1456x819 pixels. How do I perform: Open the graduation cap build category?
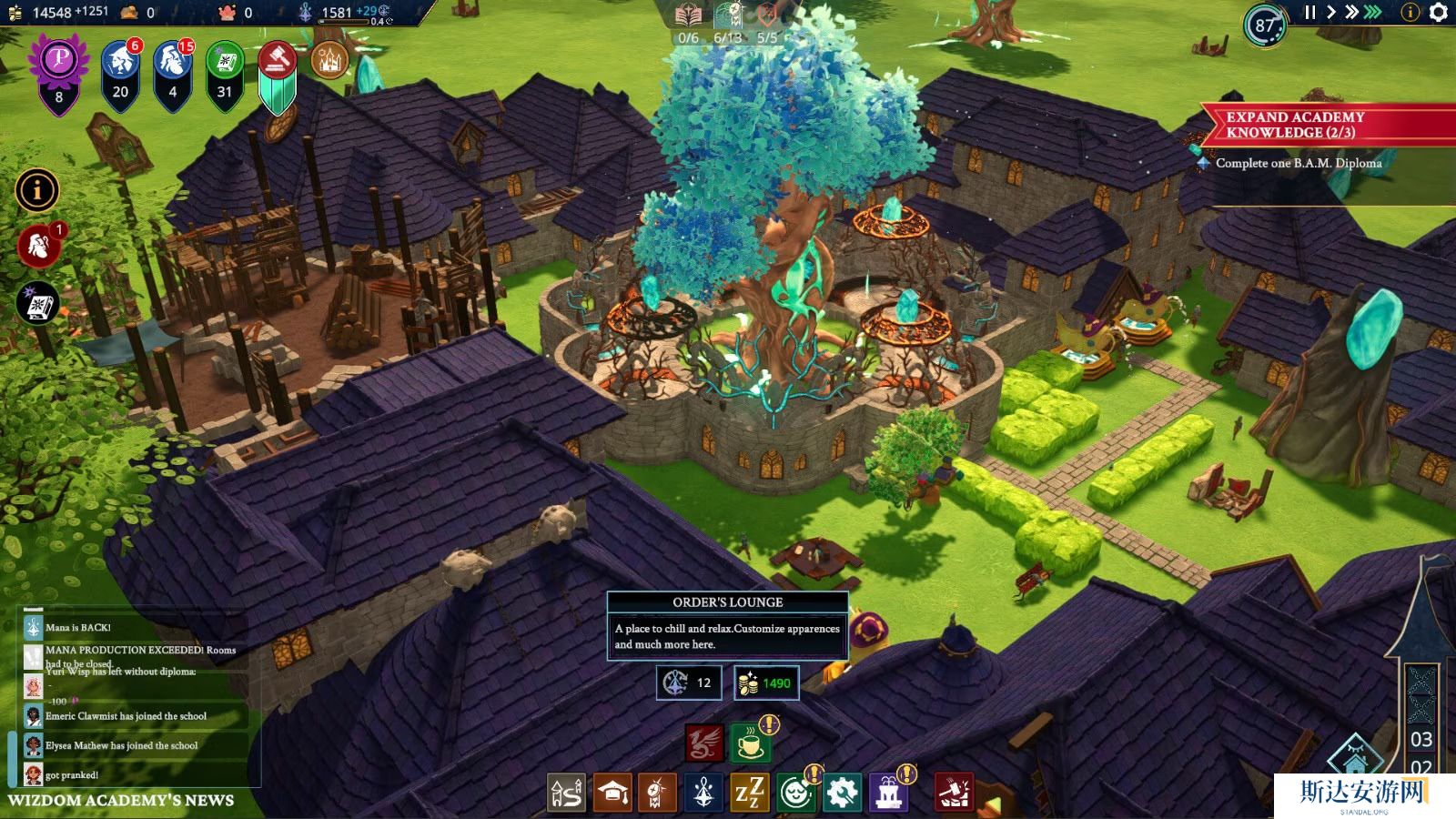click(612, 794)
